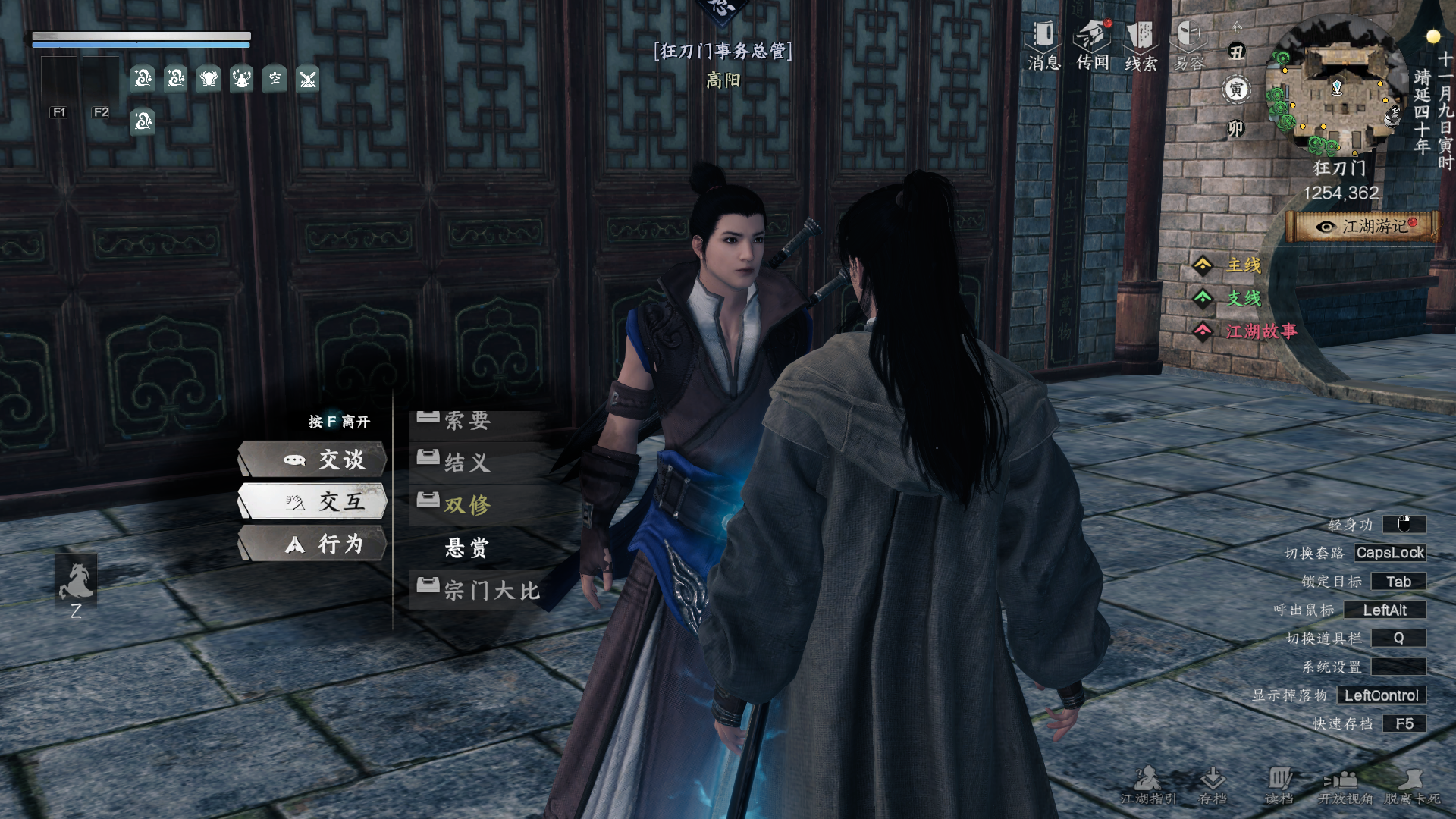Expand the 支线 side quest tracker

(1244, 299)
